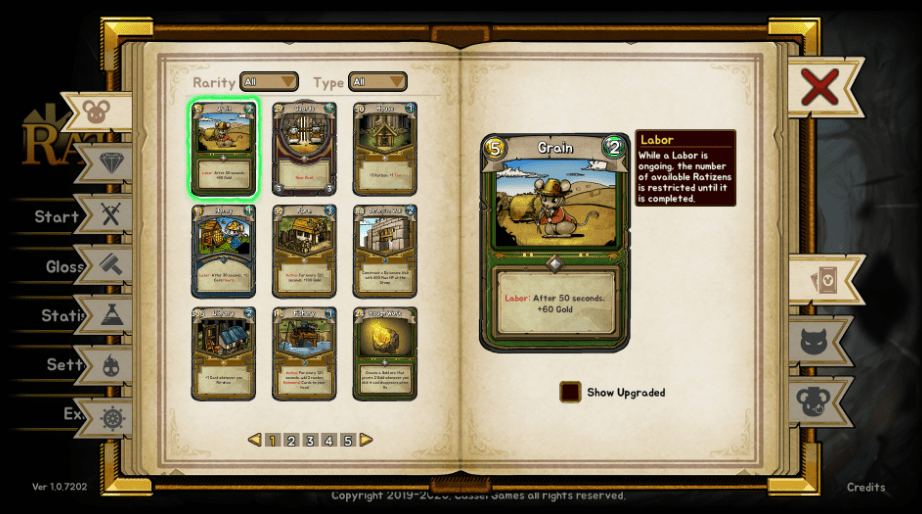Open the Credits link

point(865,487)
